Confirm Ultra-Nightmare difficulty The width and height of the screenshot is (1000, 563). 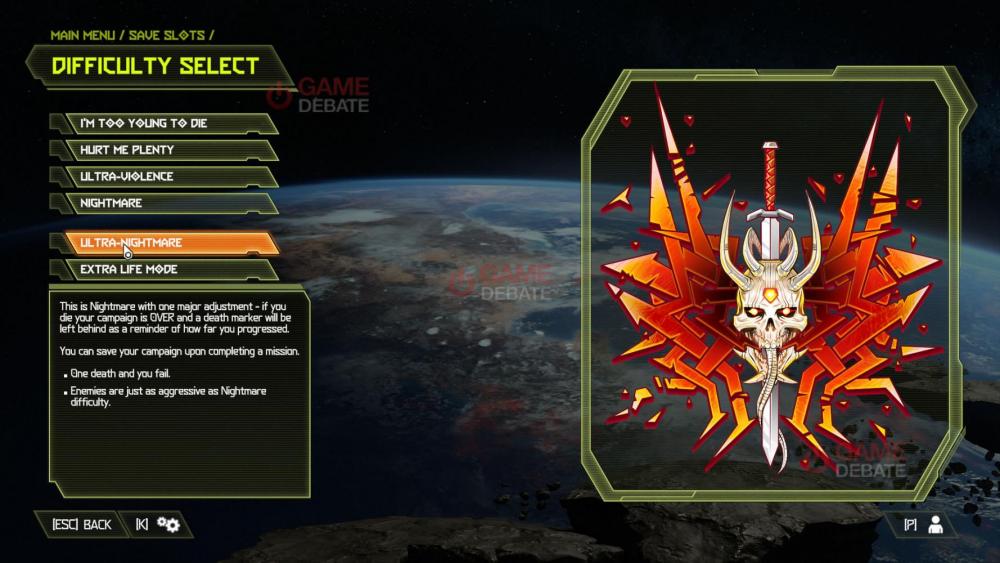tap(163, 243)
